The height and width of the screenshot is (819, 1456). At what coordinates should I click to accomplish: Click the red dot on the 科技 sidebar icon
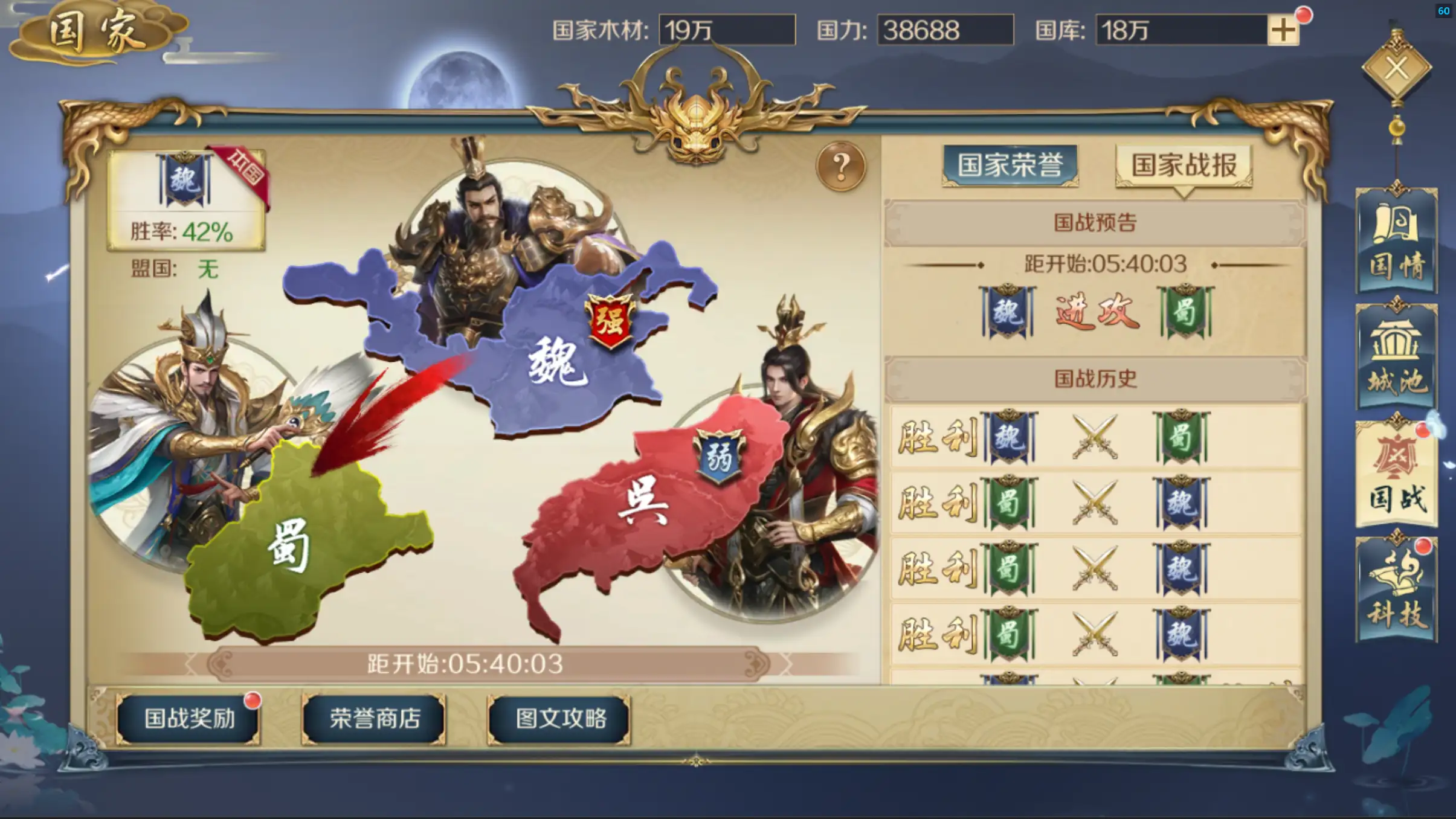click(1424, 547)
